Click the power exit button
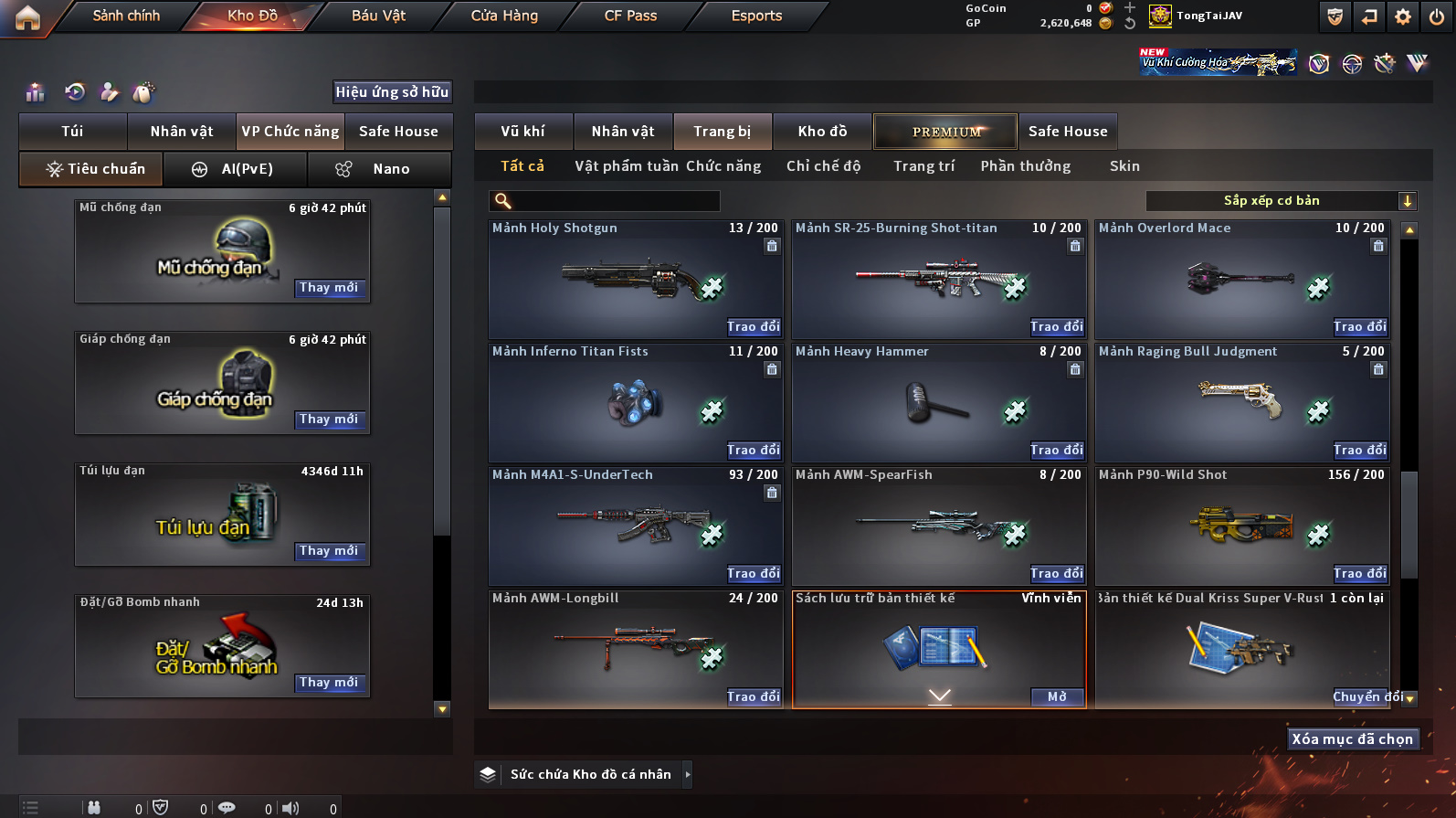 pyautogui.click(x=1437, y=16)
